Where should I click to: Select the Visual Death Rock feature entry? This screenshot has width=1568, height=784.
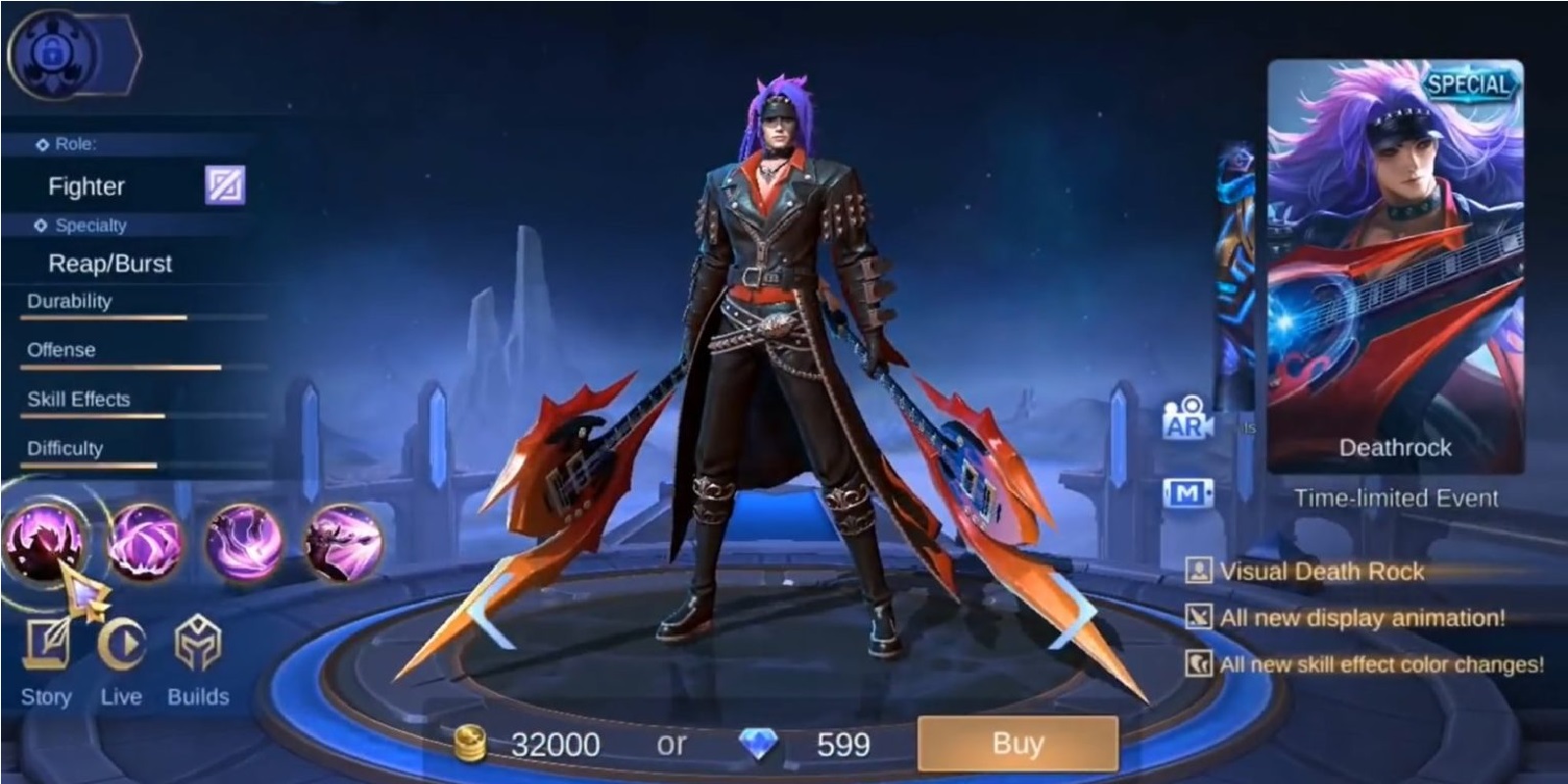click(x=1323, y=572)
